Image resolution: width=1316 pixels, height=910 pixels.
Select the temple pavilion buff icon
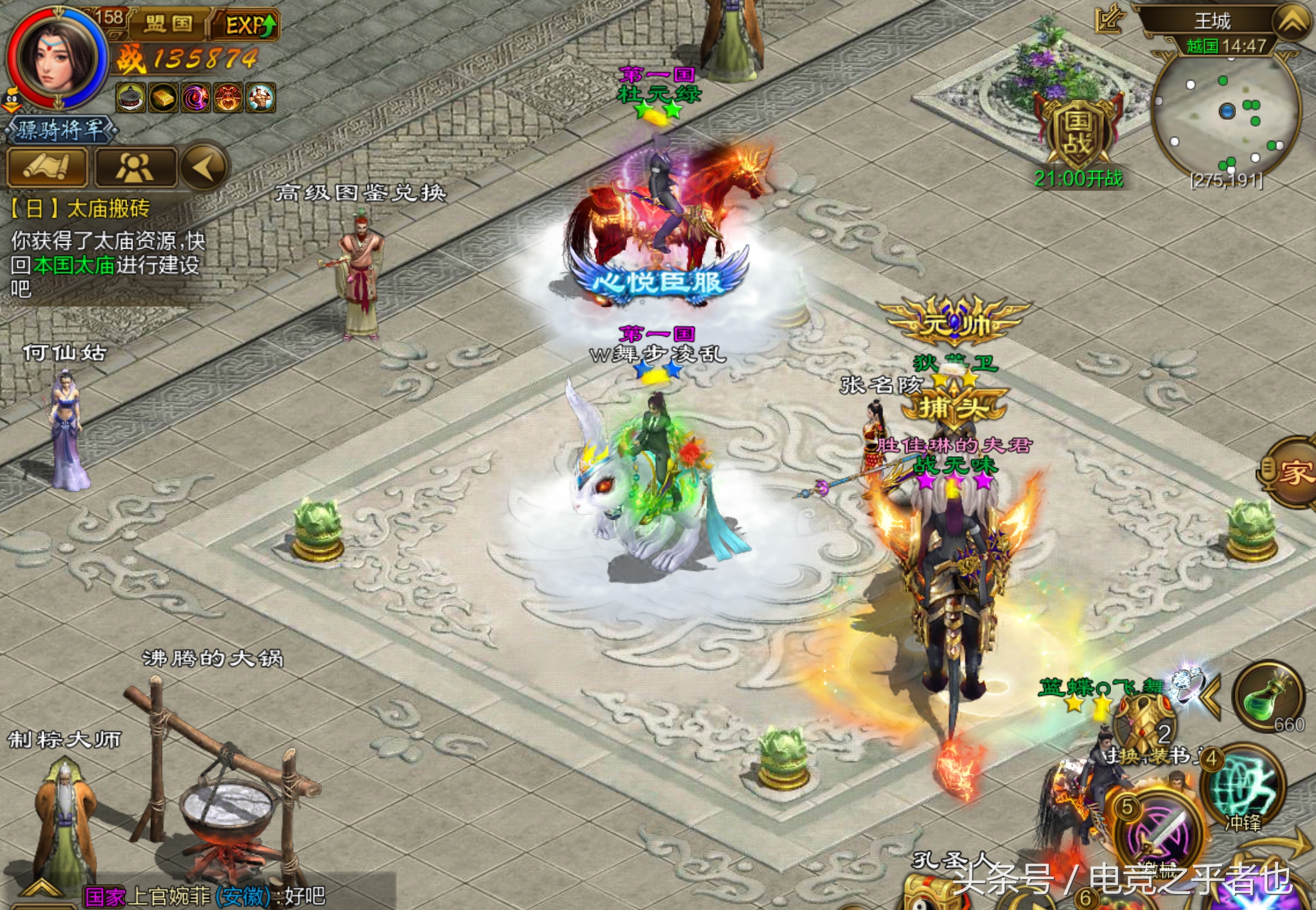coord(130,98)
